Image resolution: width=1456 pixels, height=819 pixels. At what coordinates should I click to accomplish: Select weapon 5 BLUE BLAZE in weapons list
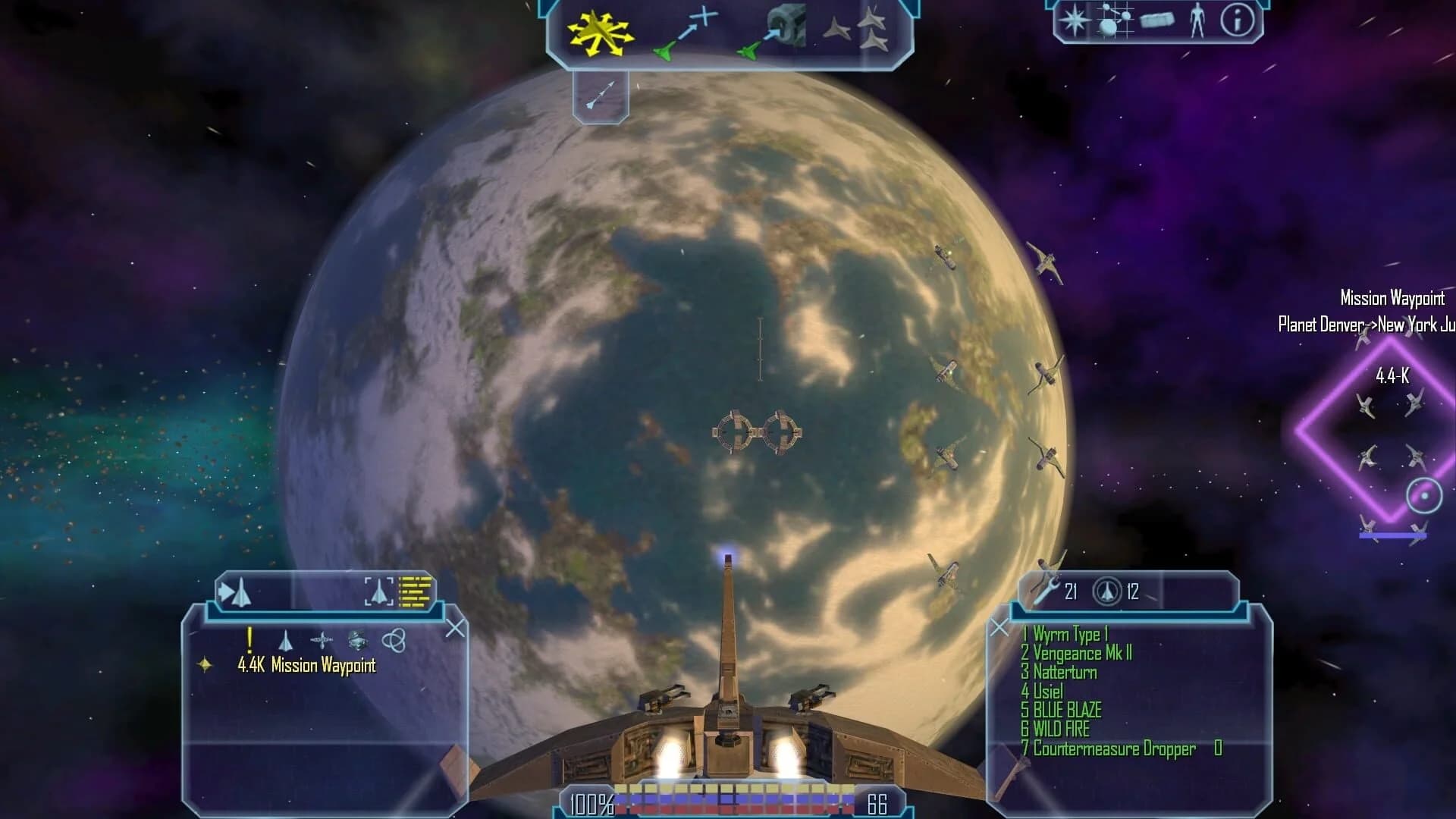point(1062,711)
